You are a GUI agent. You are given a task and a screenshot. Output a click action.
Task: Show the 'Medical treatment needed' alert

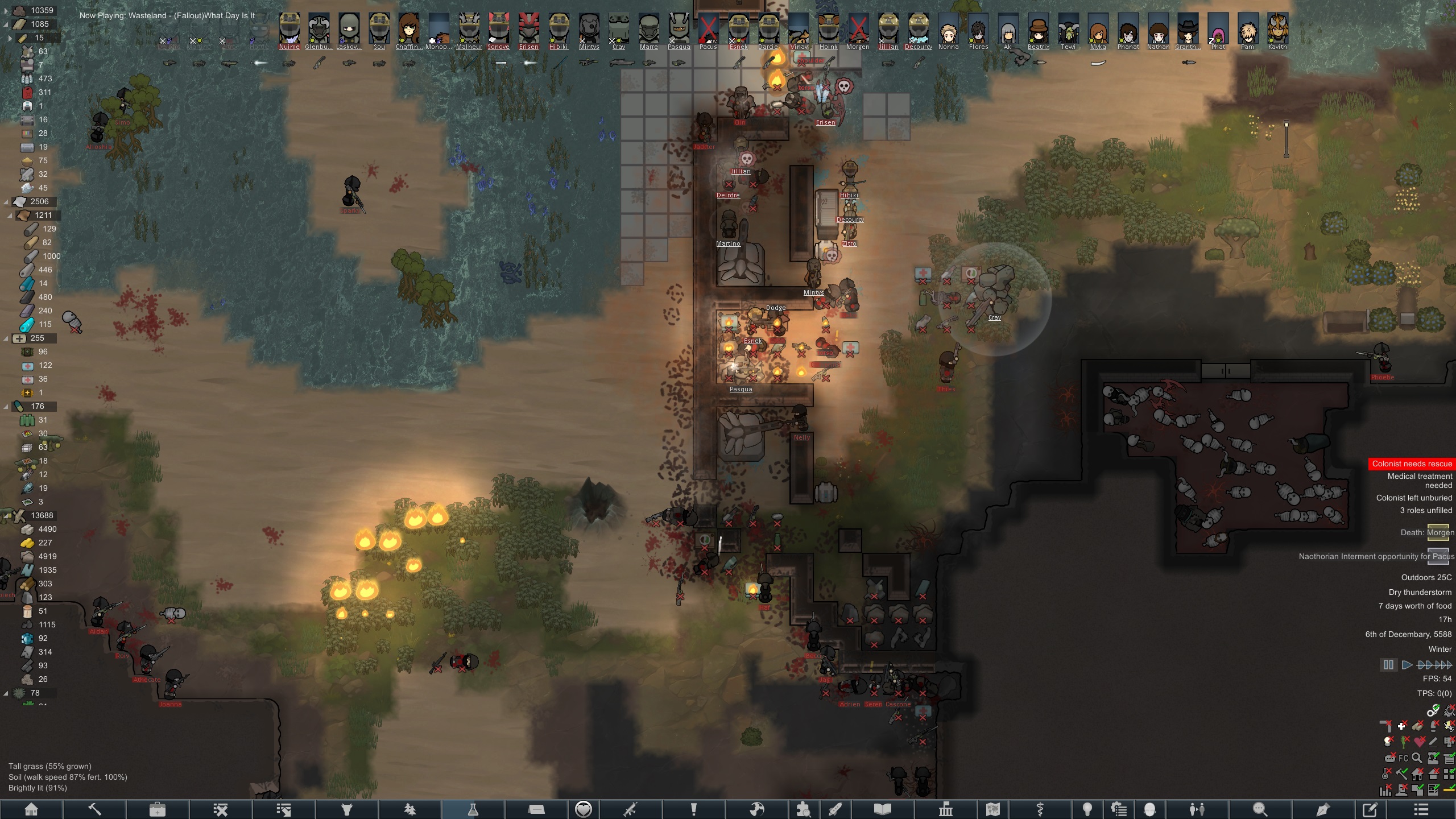pyautogui.click(x=1420, y=481)
